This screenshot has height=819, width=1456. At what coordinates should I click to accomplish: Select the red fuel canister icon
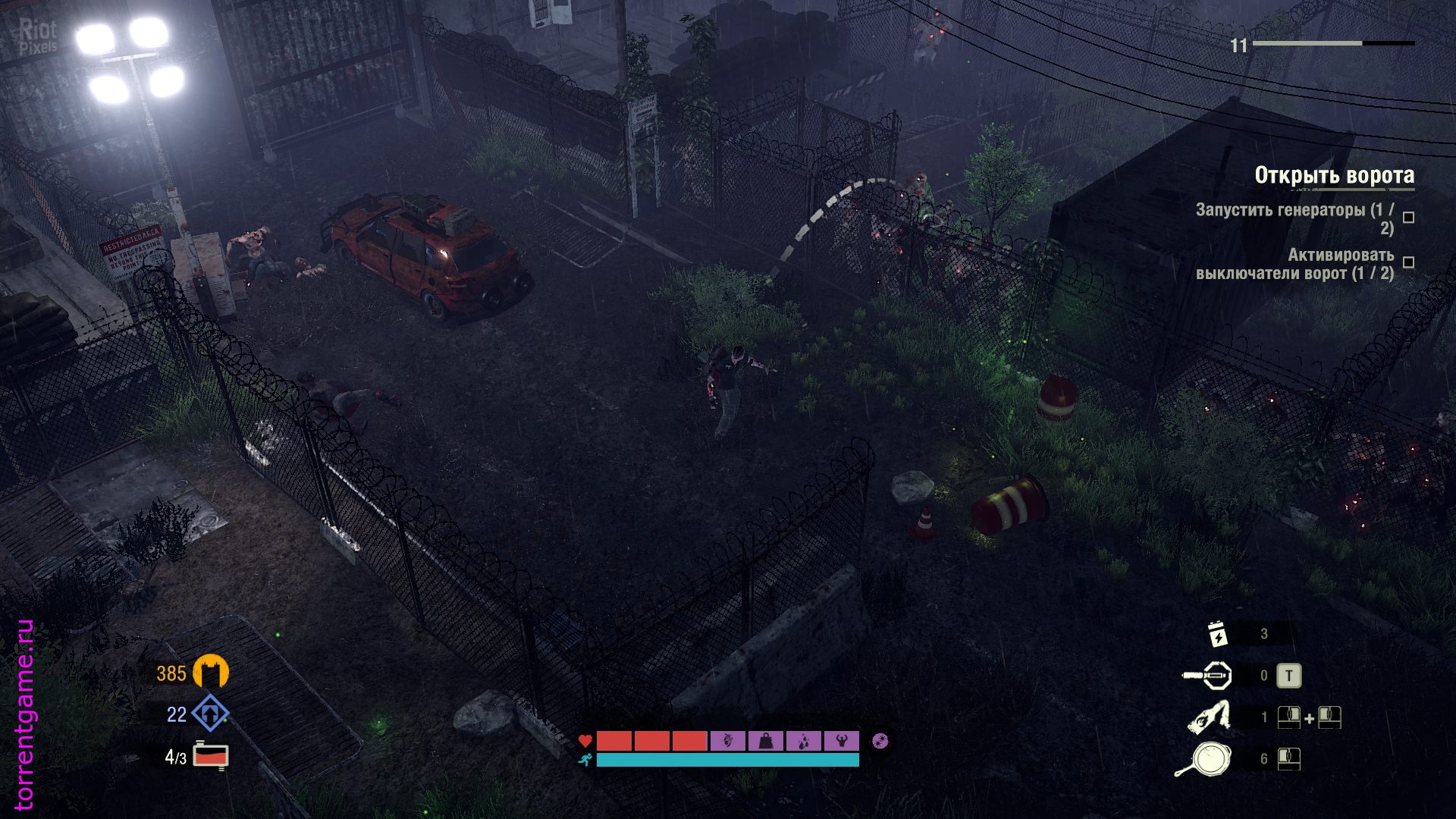point(211,756)
